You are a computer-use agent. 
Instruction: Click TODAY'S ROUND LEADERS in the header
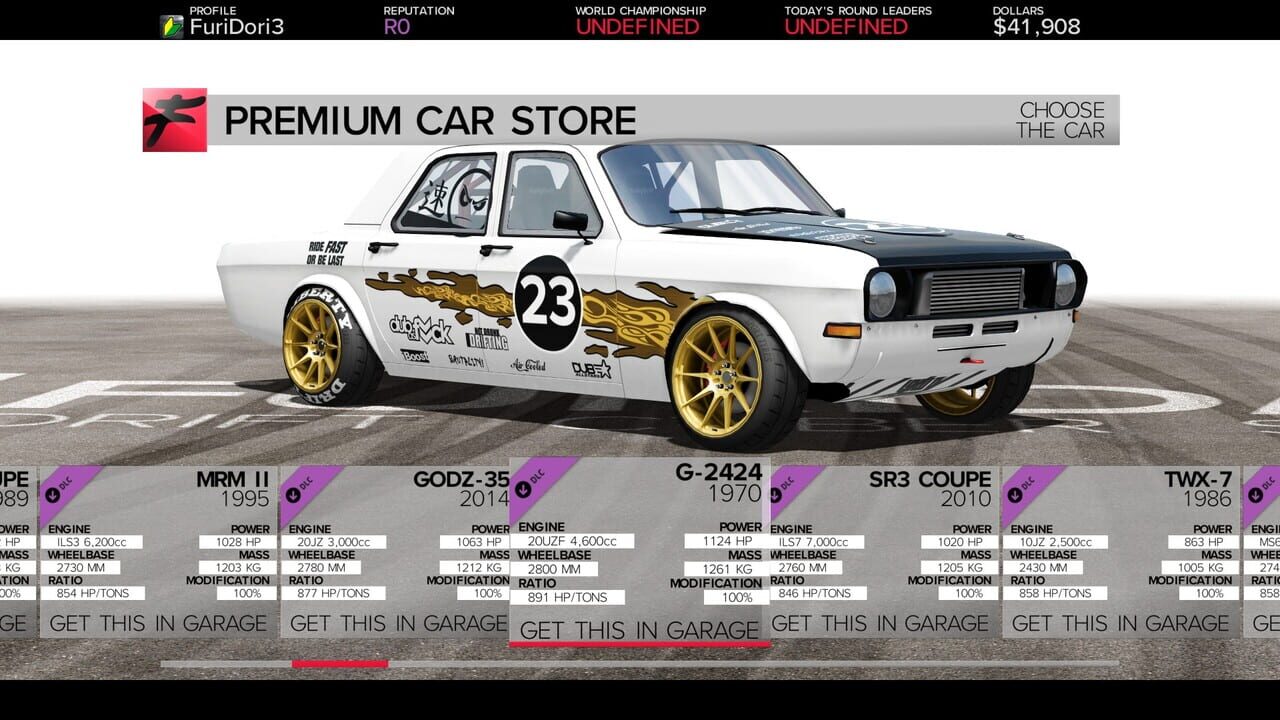(856, 18)
